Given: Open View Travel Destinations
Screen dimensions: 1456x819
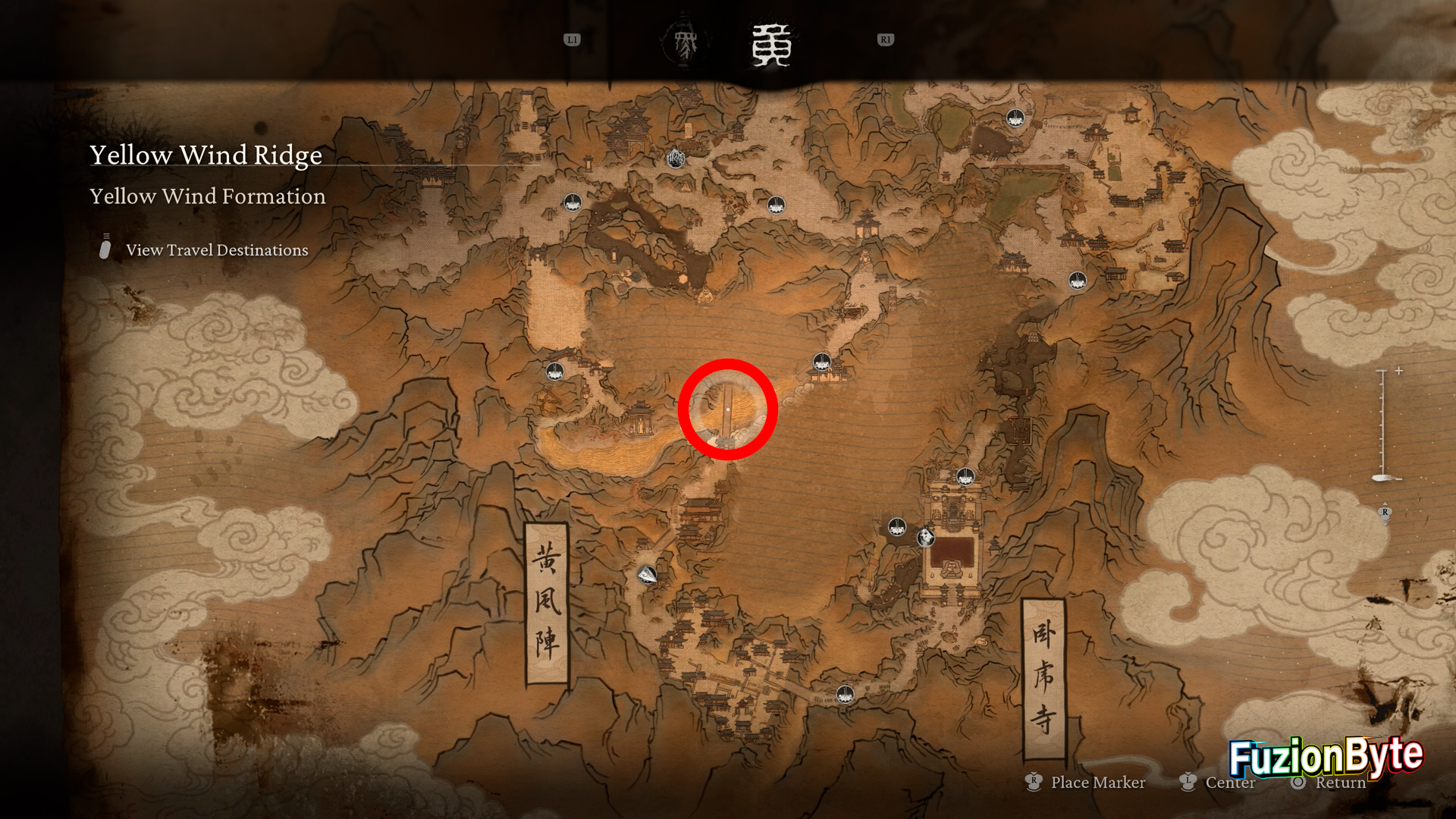Looking at the screenshot, I should tap(217, 250).
